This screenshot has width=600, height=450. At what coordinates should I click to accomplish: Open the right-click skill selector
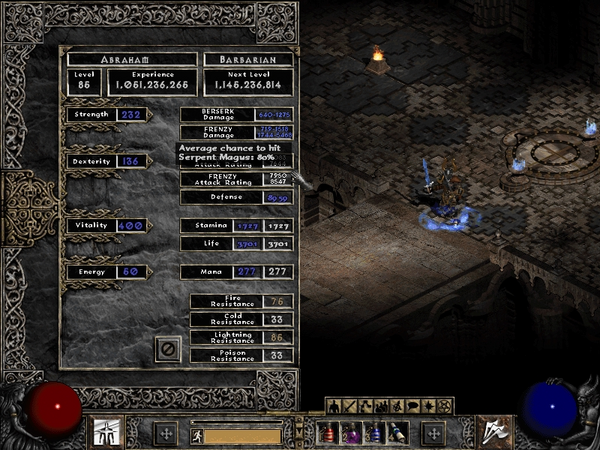(492, 432)
